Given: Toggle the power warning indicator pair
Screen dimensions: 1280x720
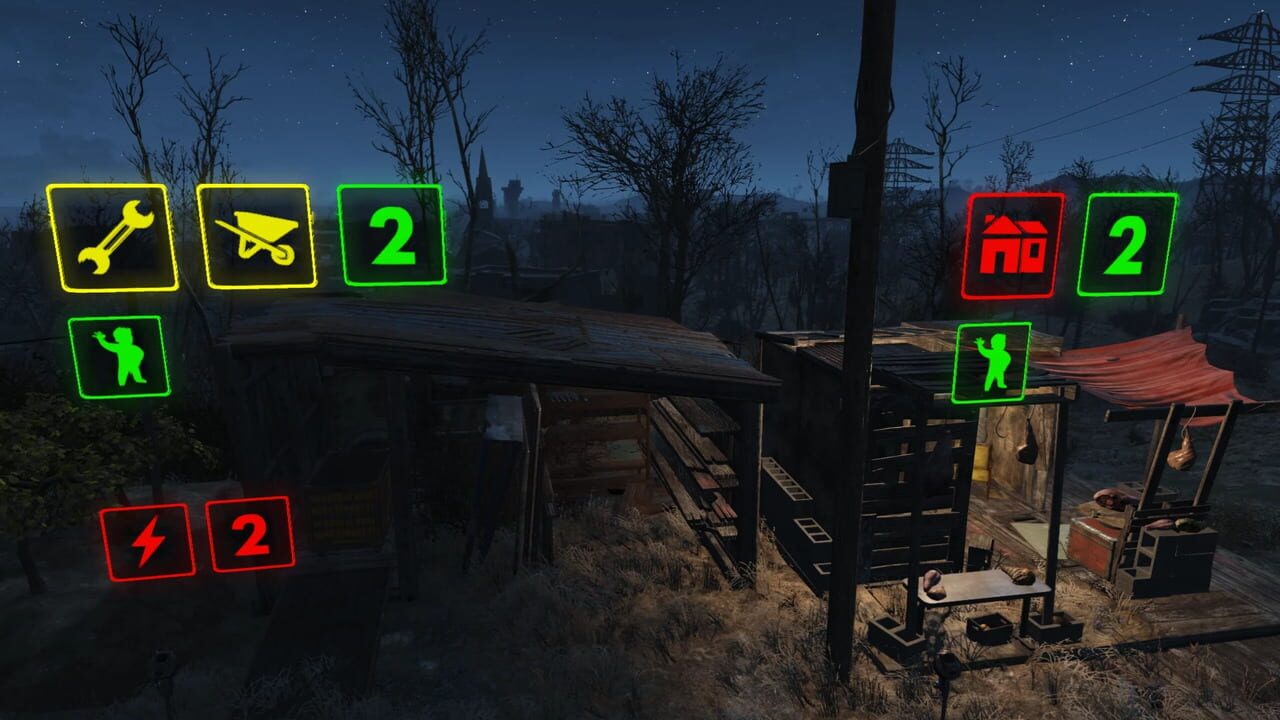Looking at the screenshot, I should (200, 541).
